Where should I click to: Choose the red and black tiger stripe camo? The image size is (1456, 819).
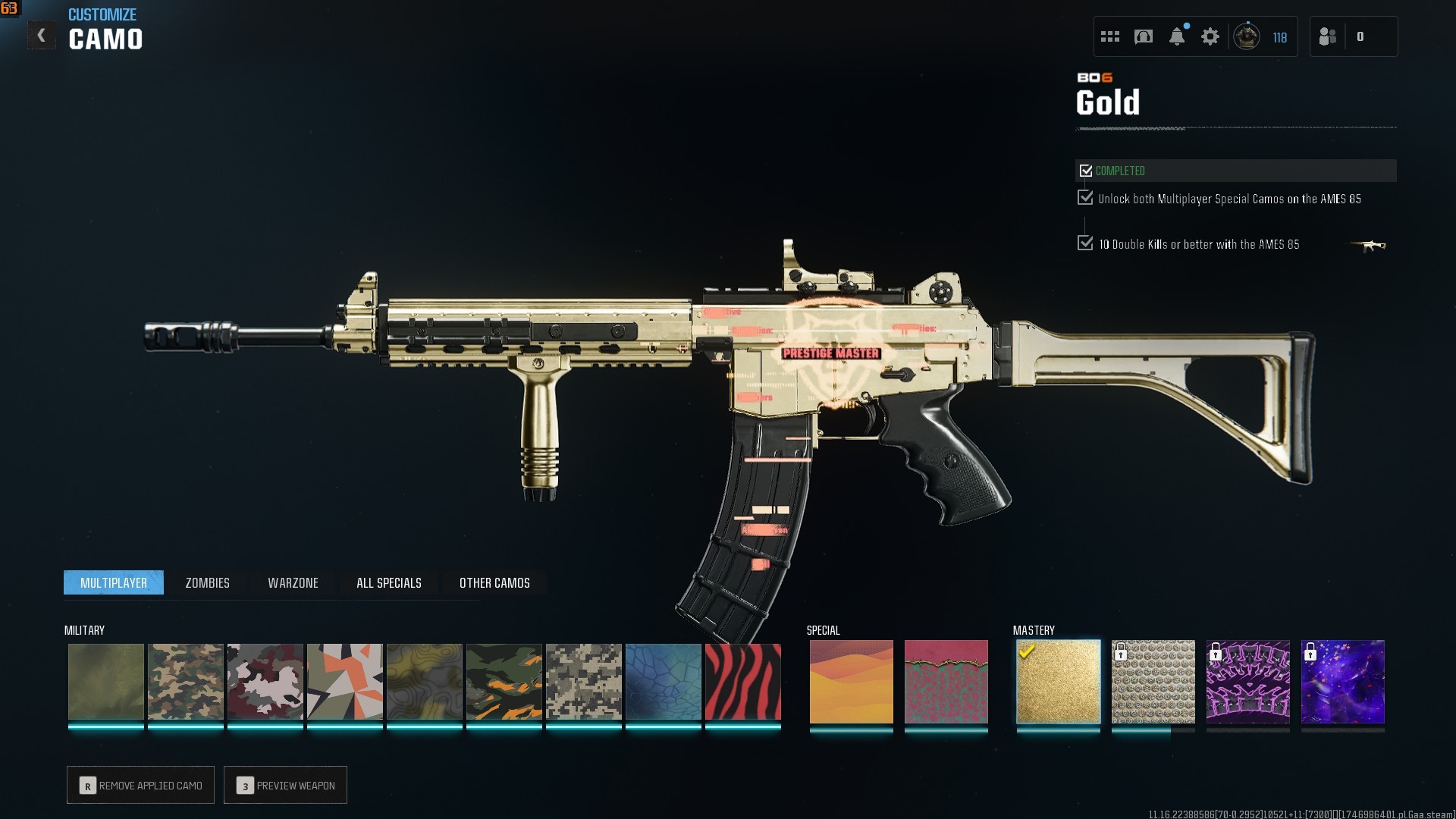(x=742, y=682)
